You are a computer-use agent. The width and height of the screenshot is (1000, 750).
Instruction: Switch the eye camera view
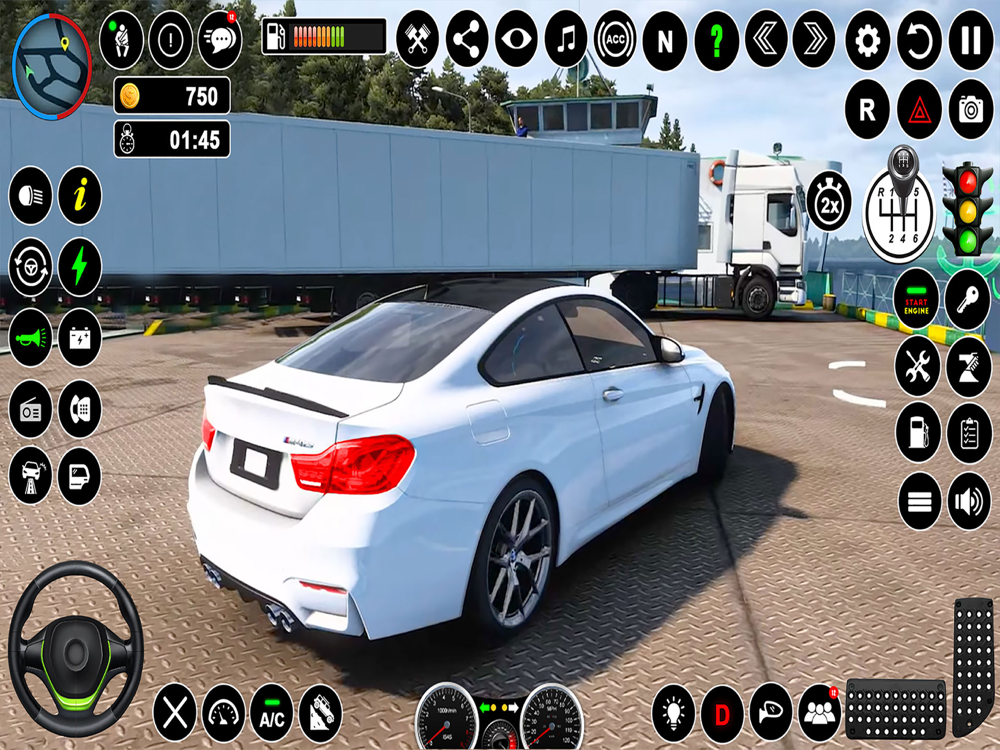[516, 40]
